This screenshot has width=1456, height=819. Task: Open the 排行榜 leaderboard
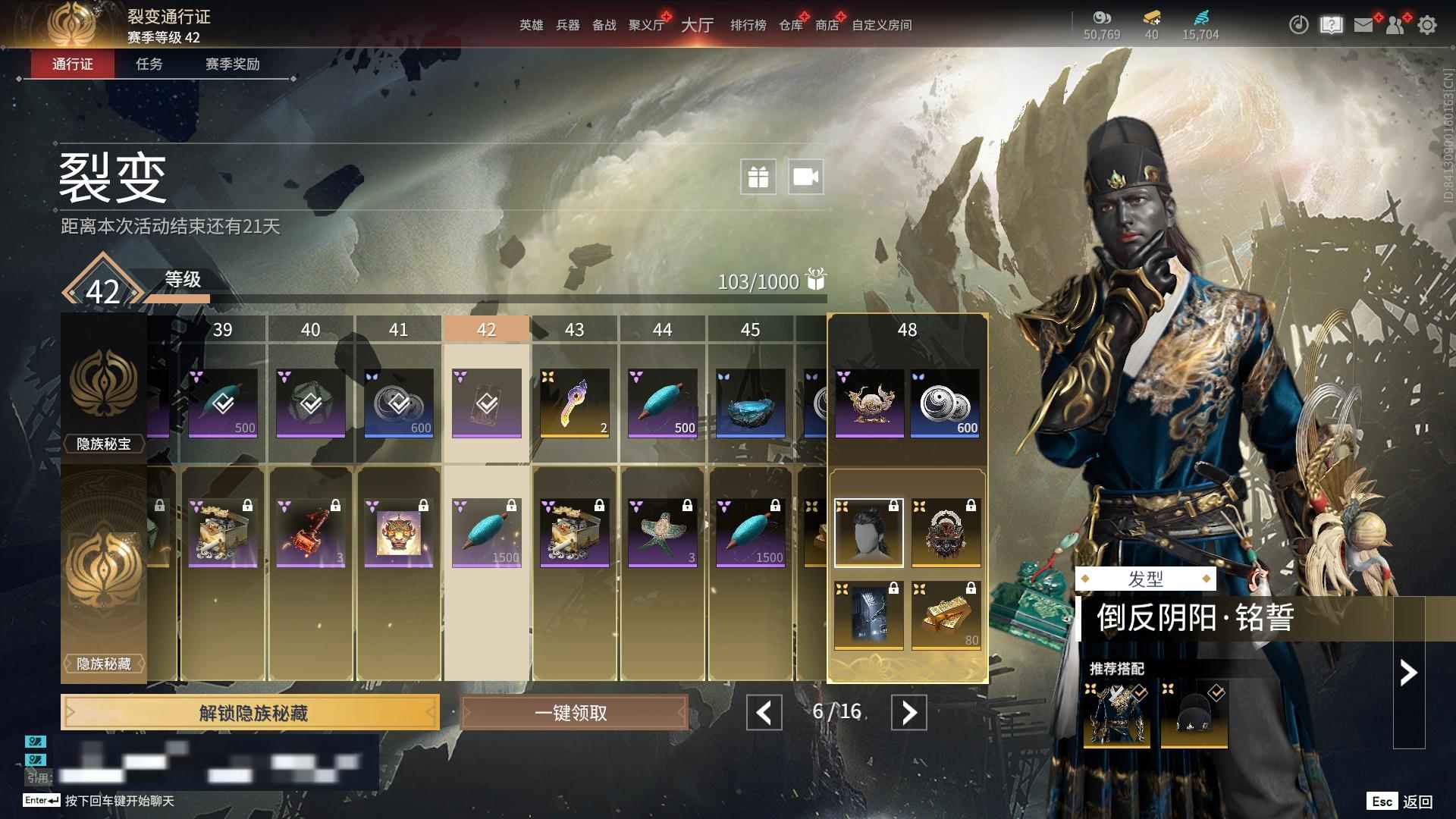tap(748, 25)
